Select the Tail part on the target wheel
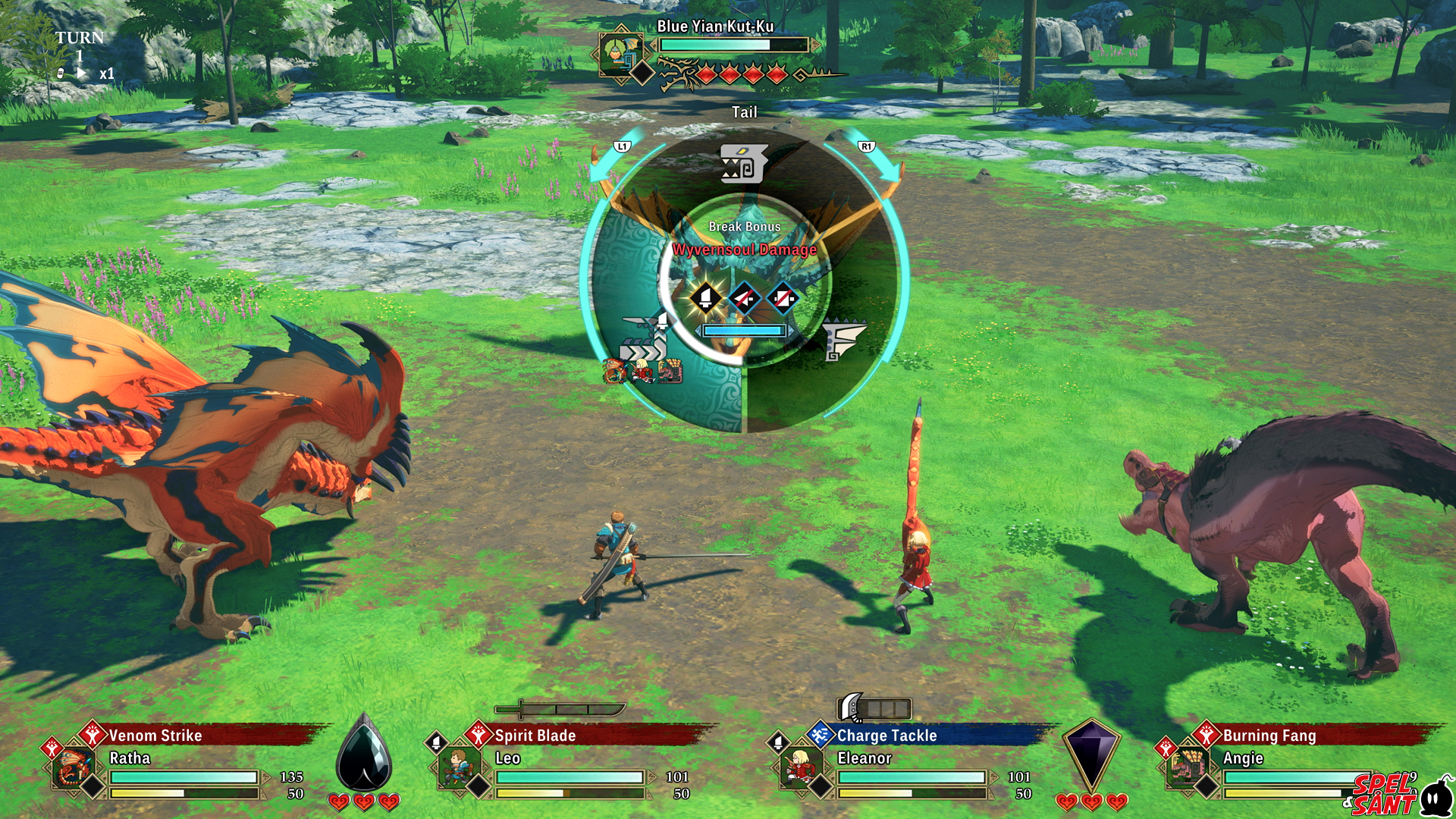 (744, 163)
